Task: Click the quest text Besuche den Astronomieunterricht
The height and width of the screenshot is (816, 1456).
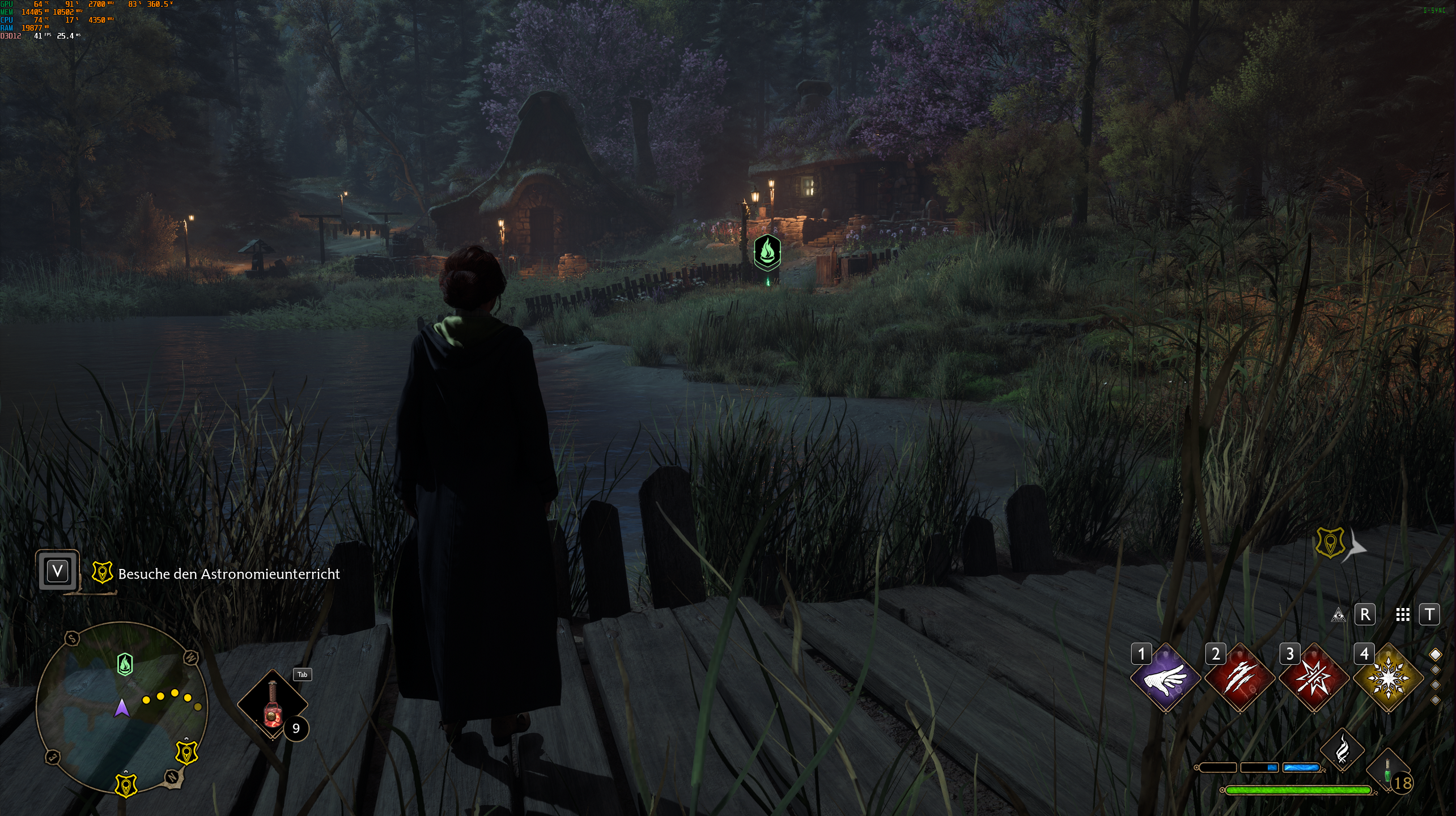Action: (x=229, y=574)
